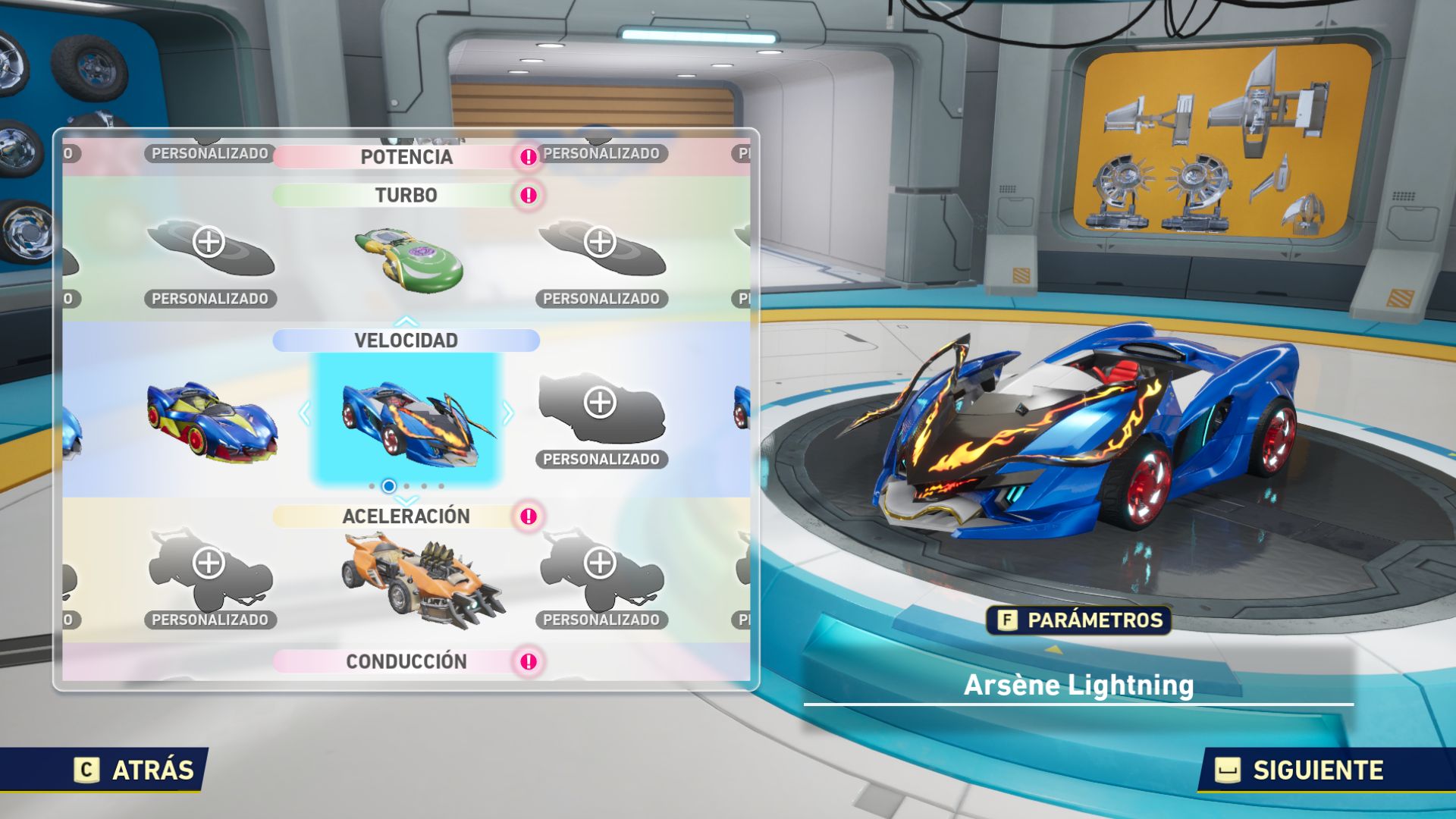Show the category above using the up chevron

pos(406,322)
